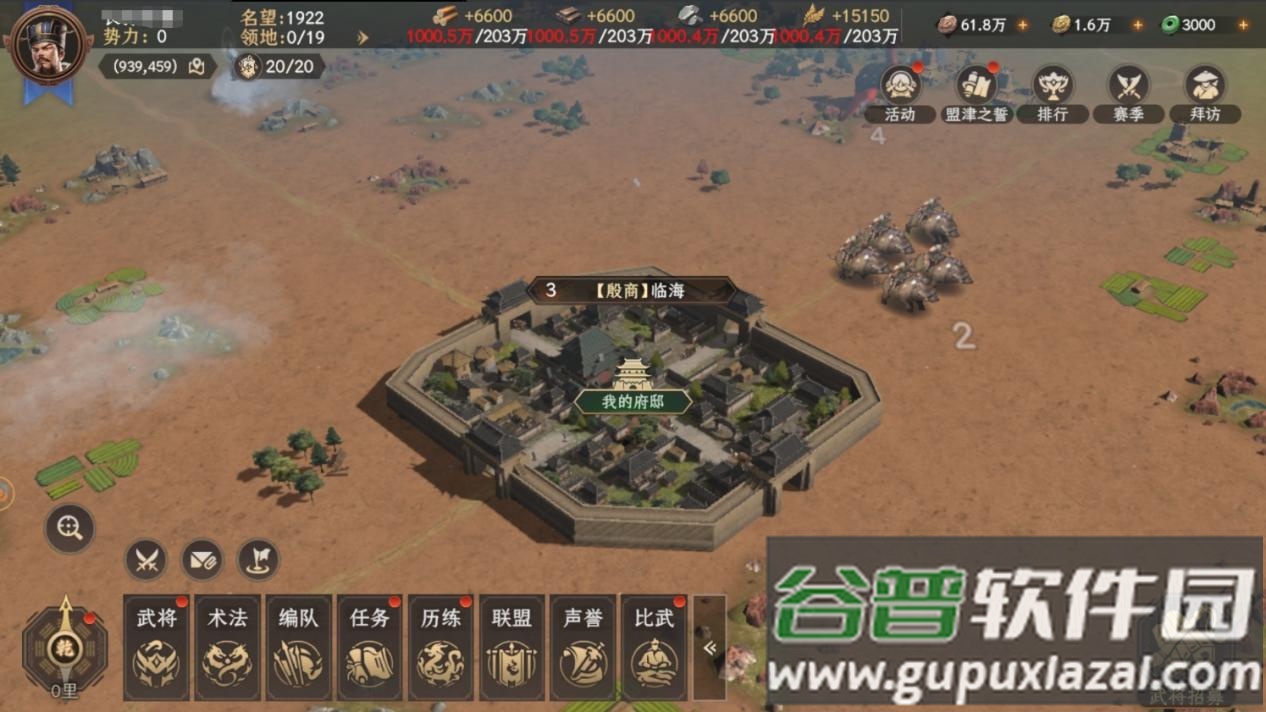This screenshot has height=712, width=1266.
Task: Open the 任务 quests menu
Action: 369,647
